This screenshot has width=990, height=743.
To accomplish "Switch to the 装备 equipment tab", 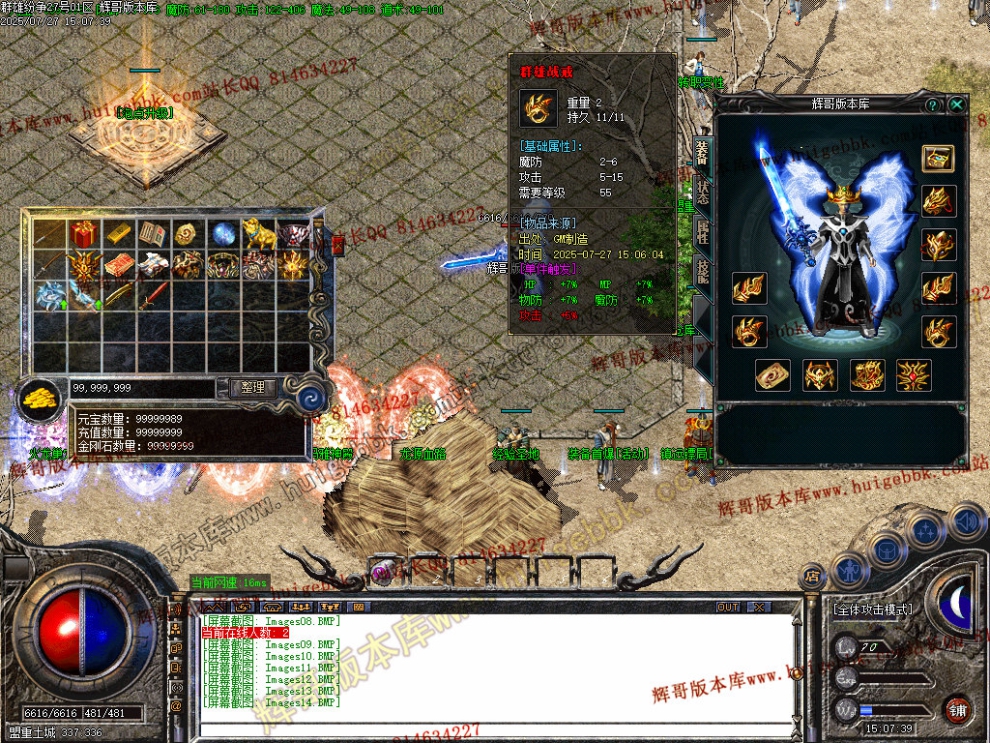I will (x=702, y=152).
